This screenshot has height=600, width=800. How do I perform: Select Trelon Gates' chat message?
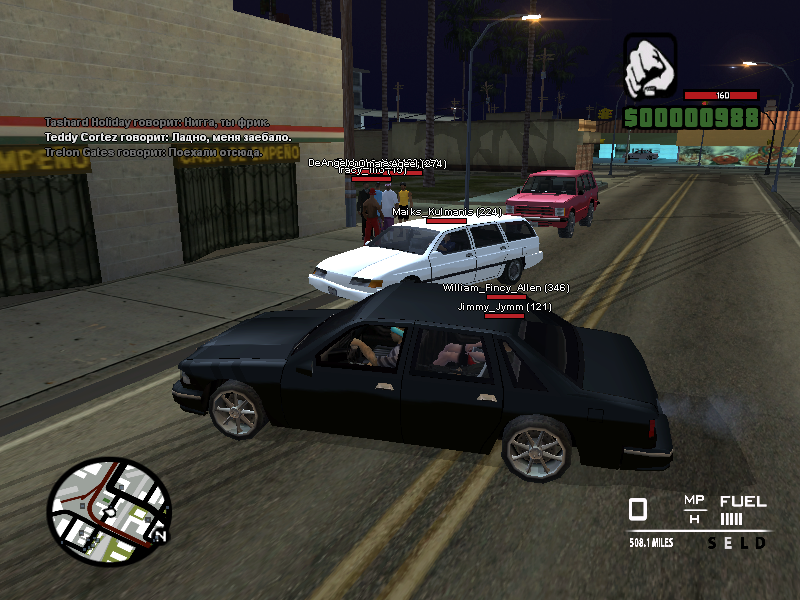coord(153,152)
